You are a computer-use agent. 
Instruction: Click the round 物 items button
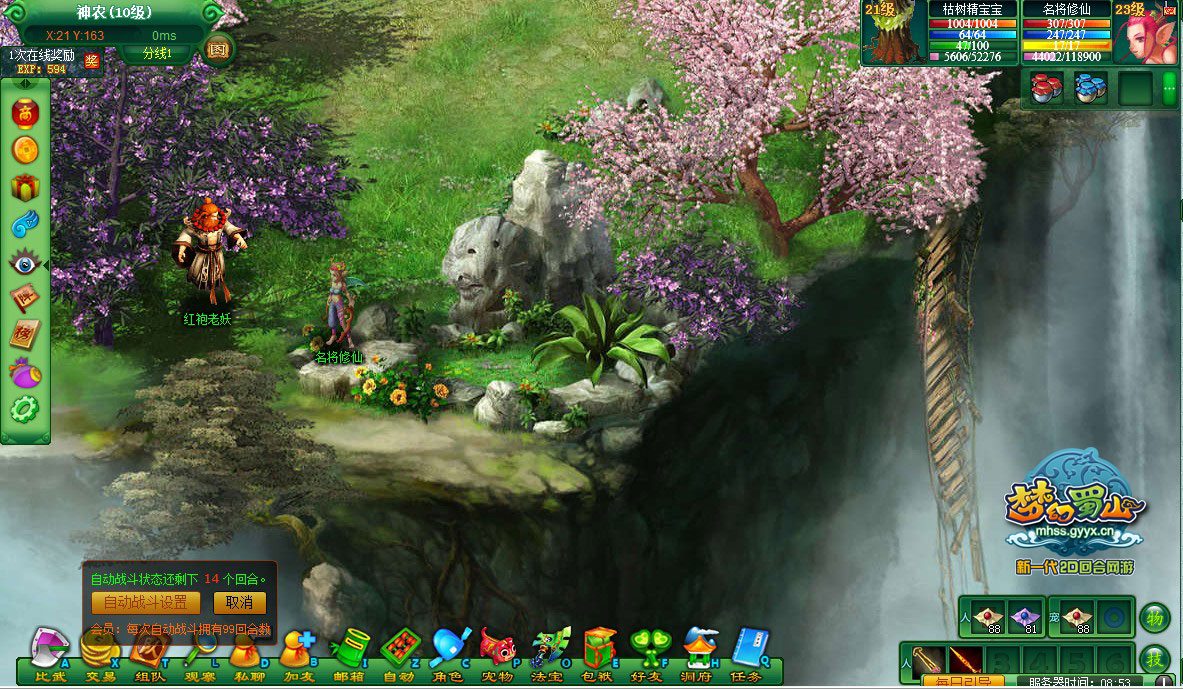[x=1154, y=617]
